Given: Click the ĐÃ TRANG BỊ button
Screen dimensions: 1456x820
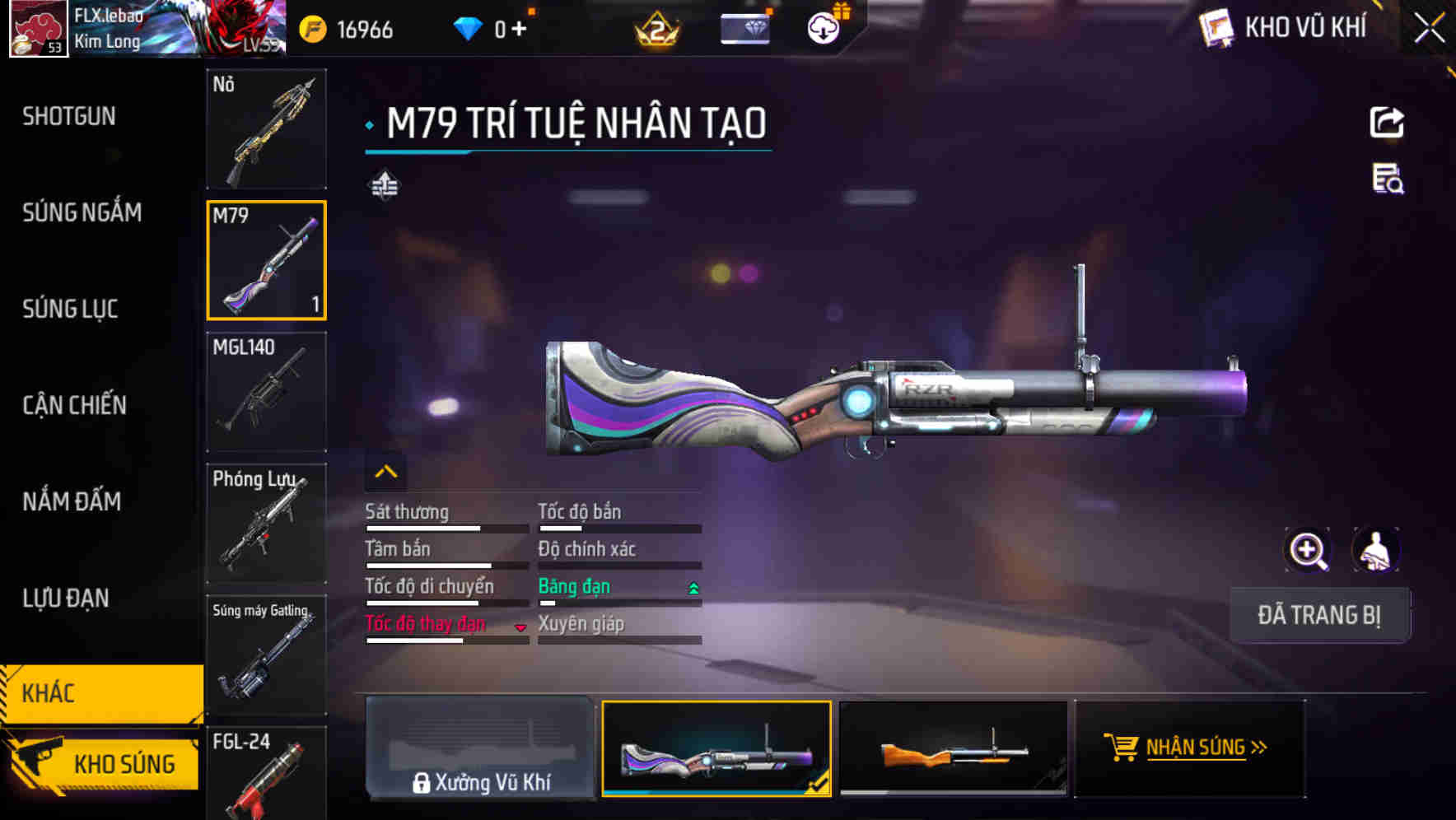Looking at the screenshot, I should click(x=1319, y=615).
